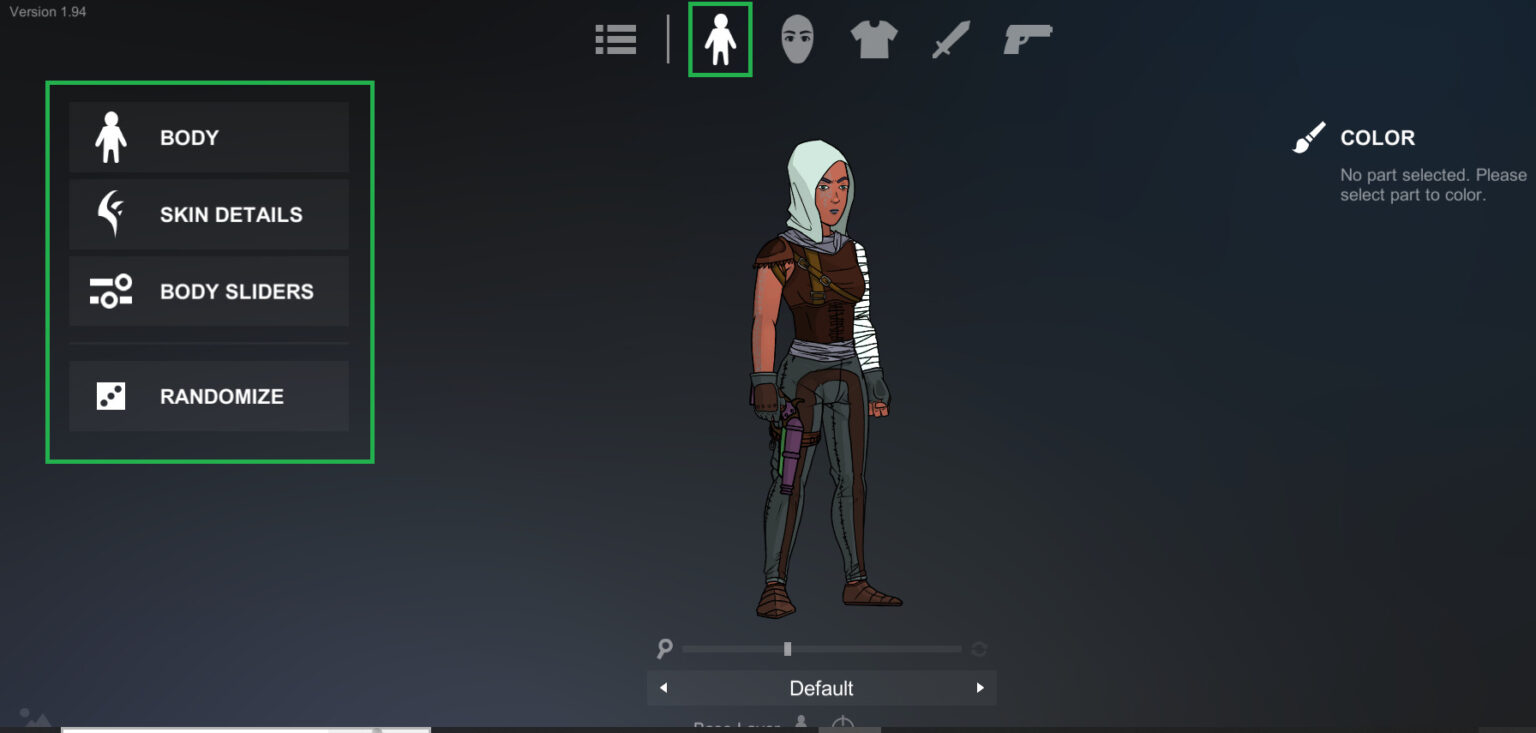Click the Color brush icon
Image resolution: width=1536 pixels, height=733 pixels.
[x=1308, y=138]
